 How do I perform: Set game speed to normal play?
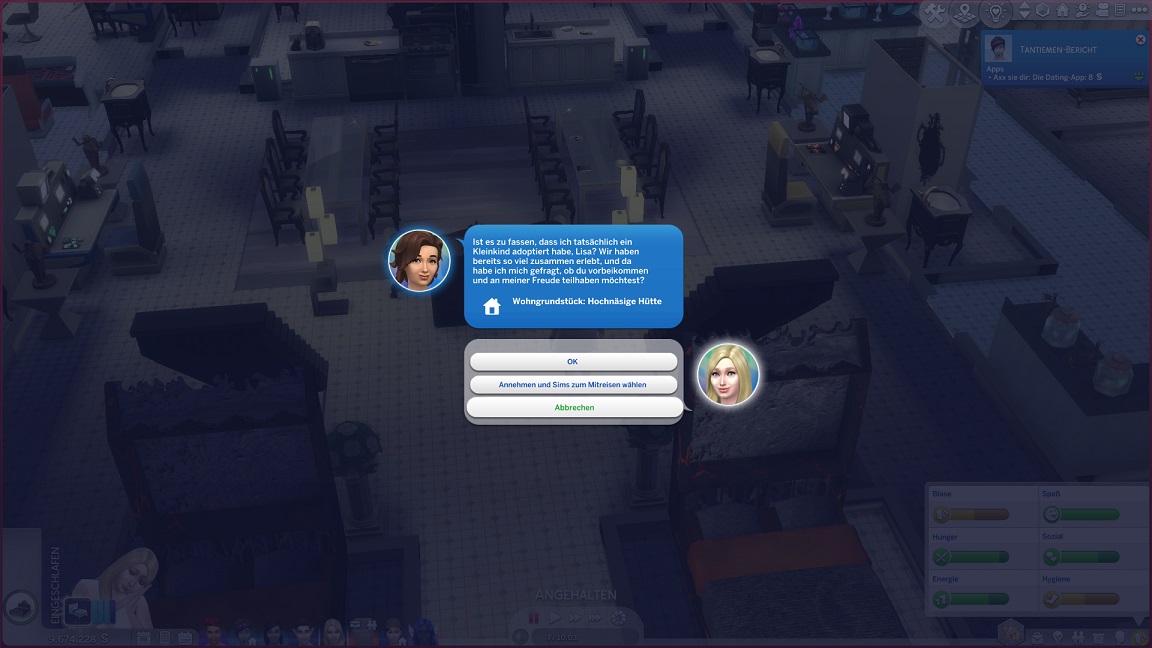coord(555,618)
